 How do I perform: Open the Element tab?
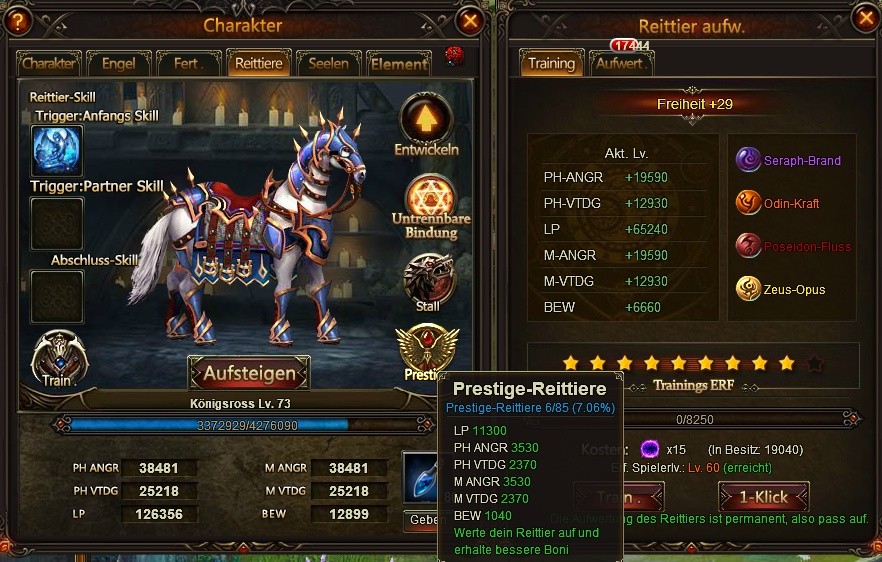pos(398,64)
